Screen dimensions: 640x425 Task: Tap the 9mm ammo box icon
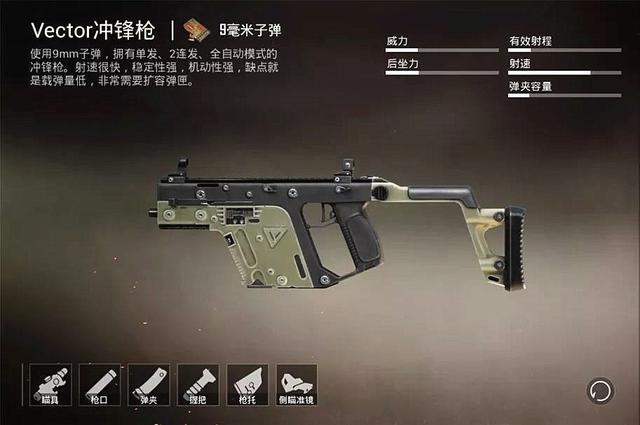[198, 30]
